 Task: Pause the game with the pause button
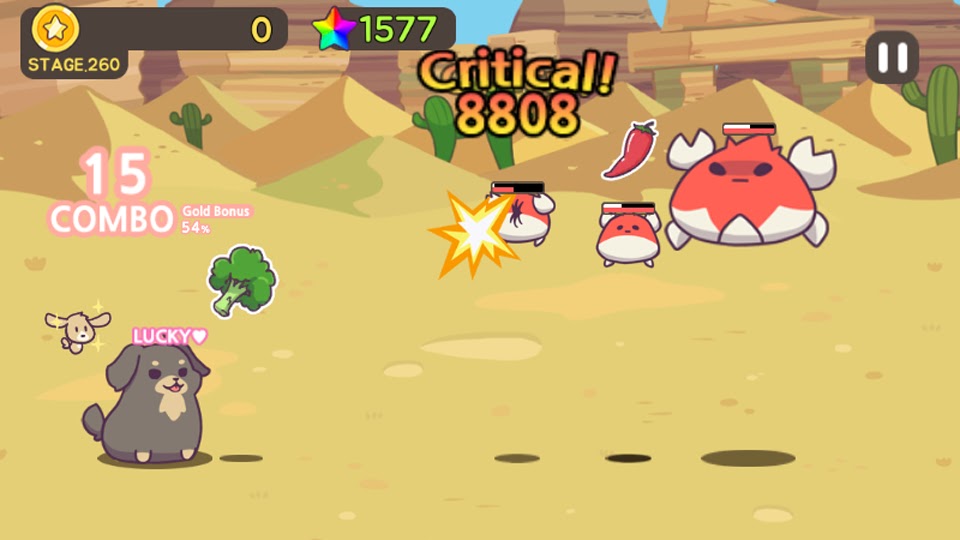coord(892,57)
